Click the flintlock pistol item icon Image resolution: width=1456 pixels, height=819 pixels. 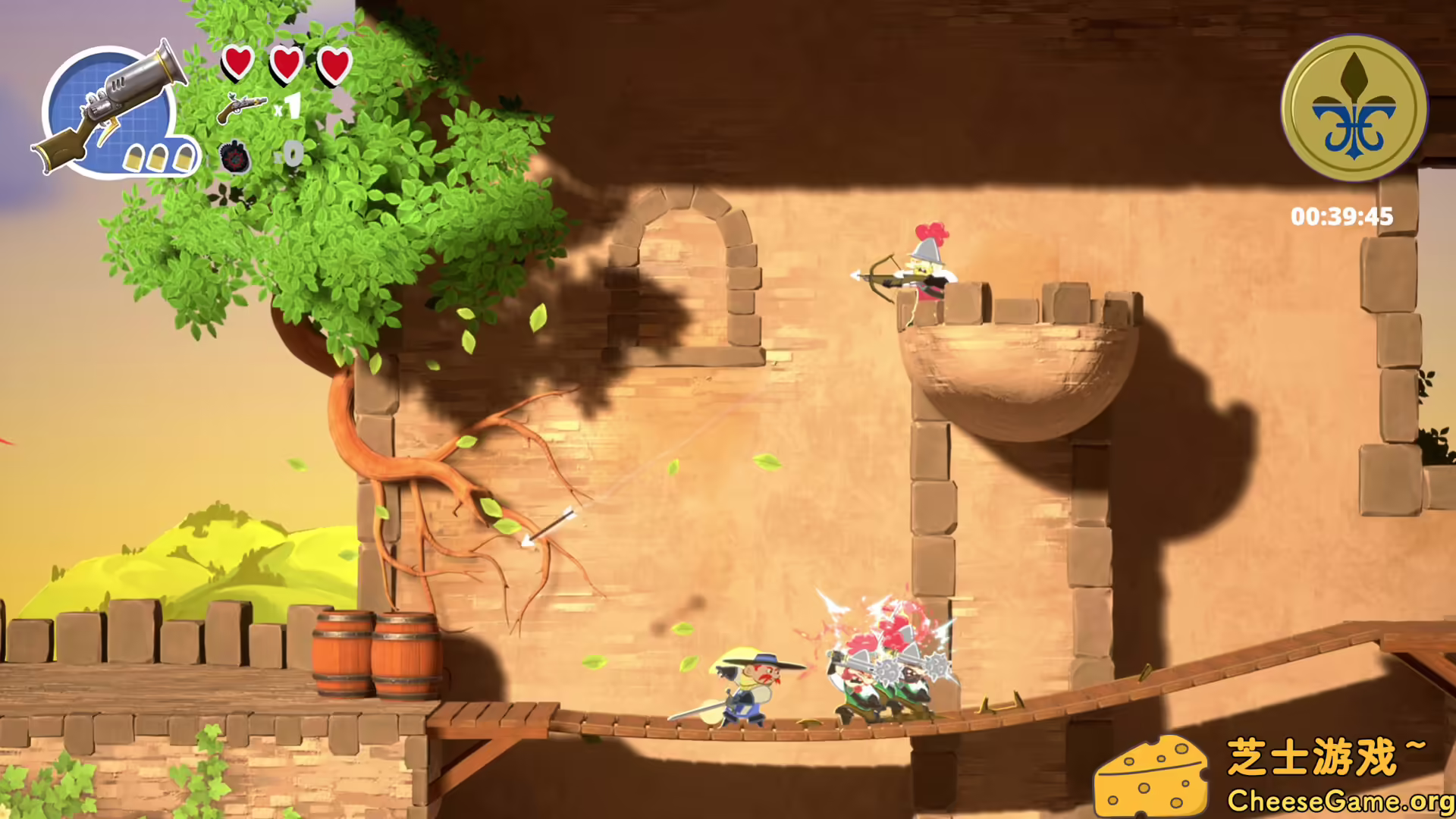241,108
